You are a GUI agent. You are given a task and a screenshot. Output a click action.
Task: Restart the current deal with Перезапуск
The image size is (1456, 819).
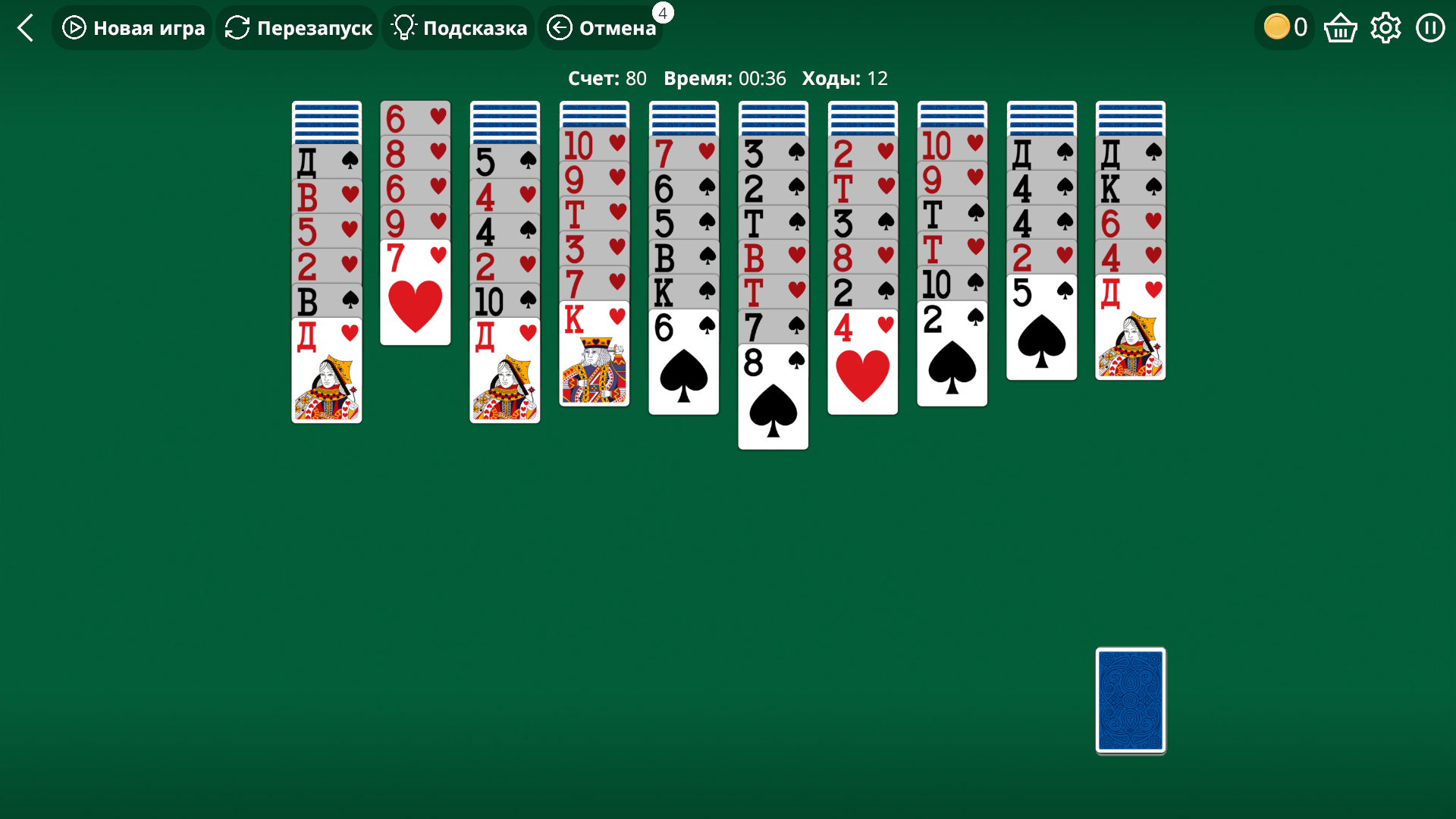(297, 27)
